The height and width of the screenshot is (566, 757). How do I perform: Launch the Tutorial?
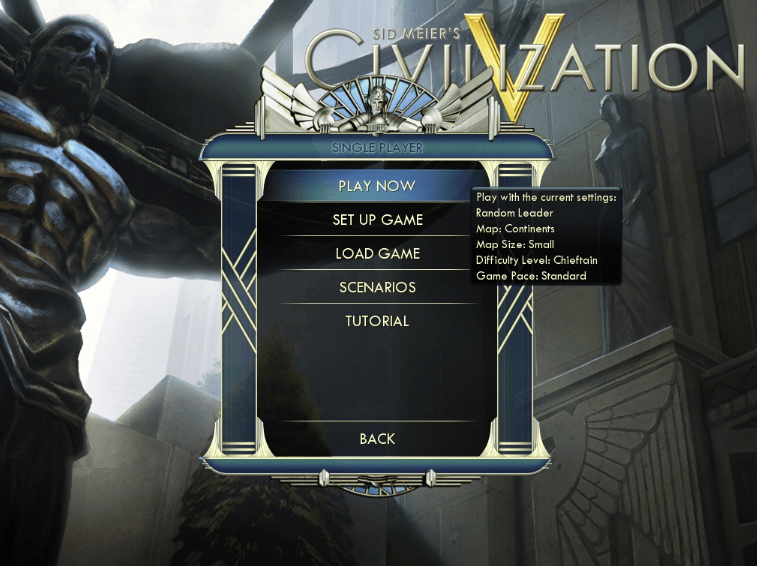[377, 322]
